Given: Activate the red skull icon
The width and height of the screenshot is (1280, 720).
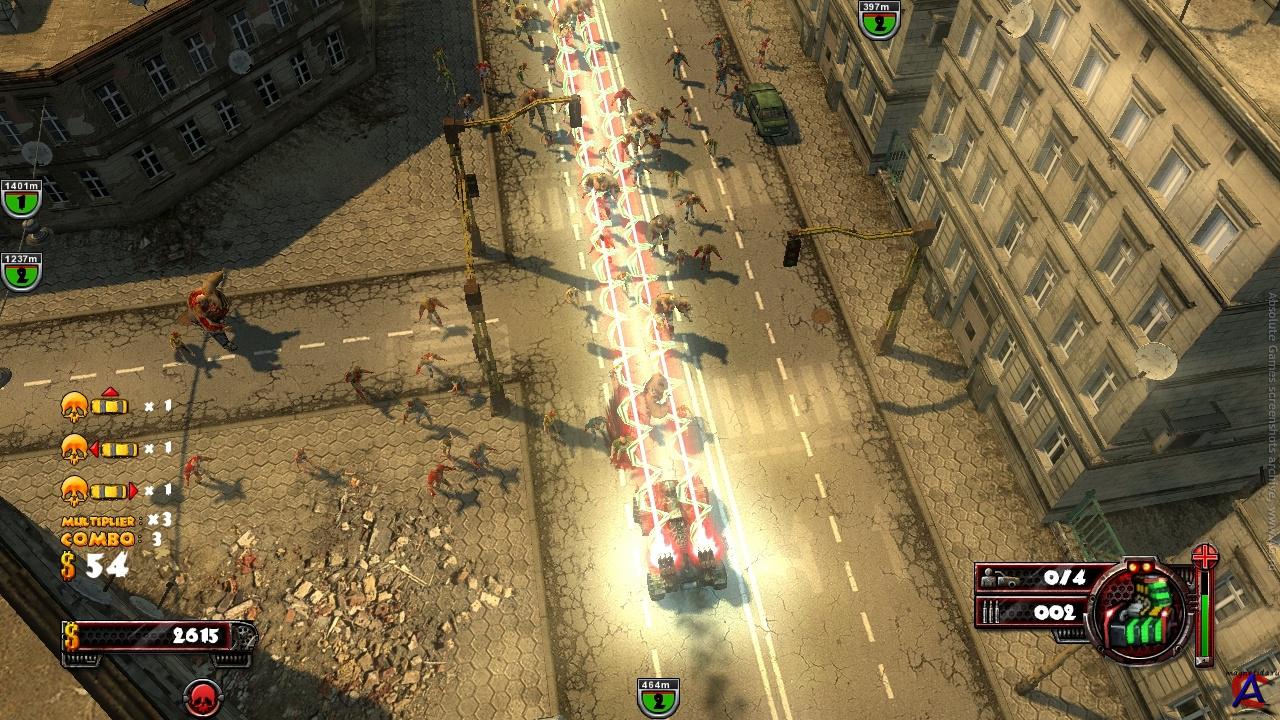Looking at the screenshot, I should click(204, 697).
